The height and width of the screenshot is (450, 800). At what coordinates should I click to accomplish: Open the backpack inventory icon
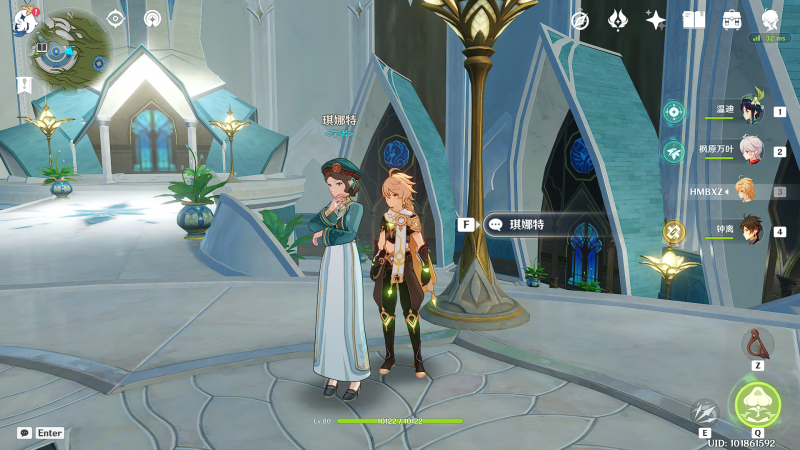pos(731,20)
